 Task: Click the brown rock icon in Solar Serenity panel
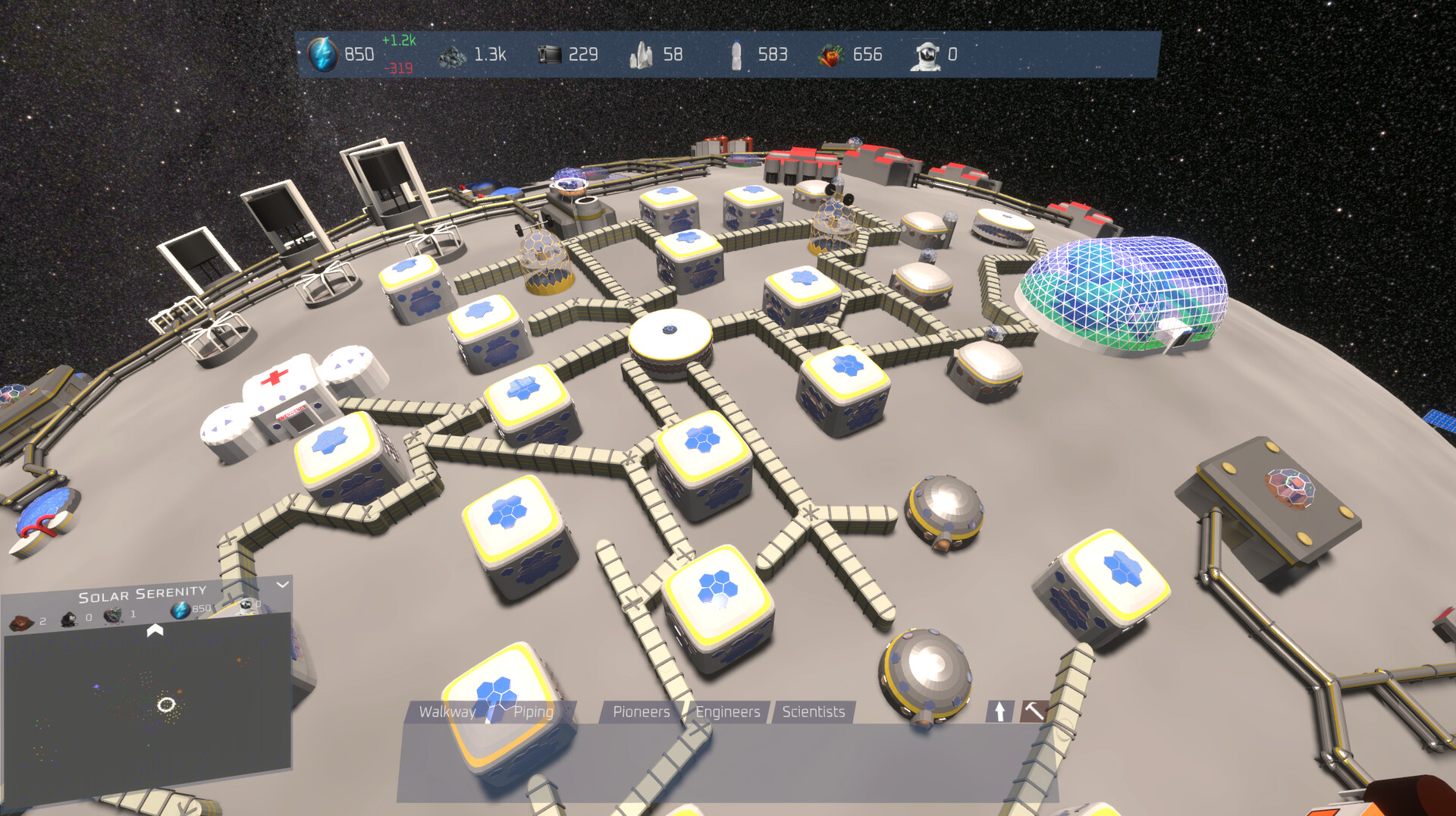click(21, 621)
